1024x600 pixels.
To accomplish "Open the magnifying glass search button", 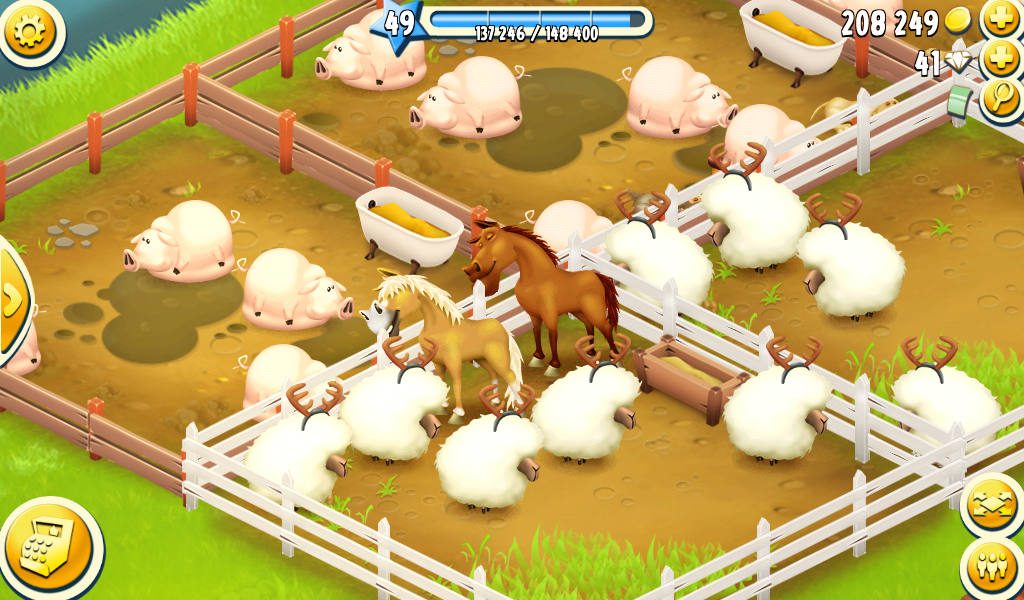I will pos(1000,98).
